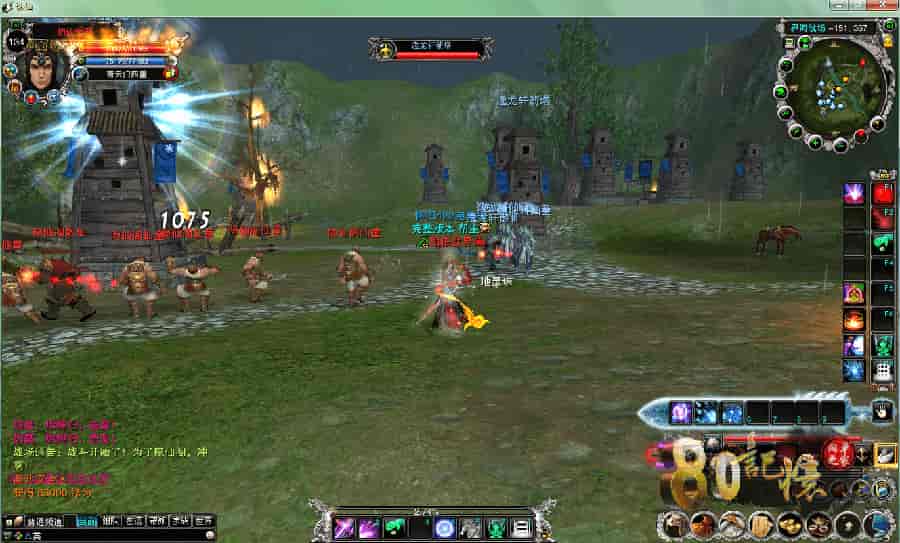
Task: Use the green F3 item slot
Action: [x=883, y=243]
